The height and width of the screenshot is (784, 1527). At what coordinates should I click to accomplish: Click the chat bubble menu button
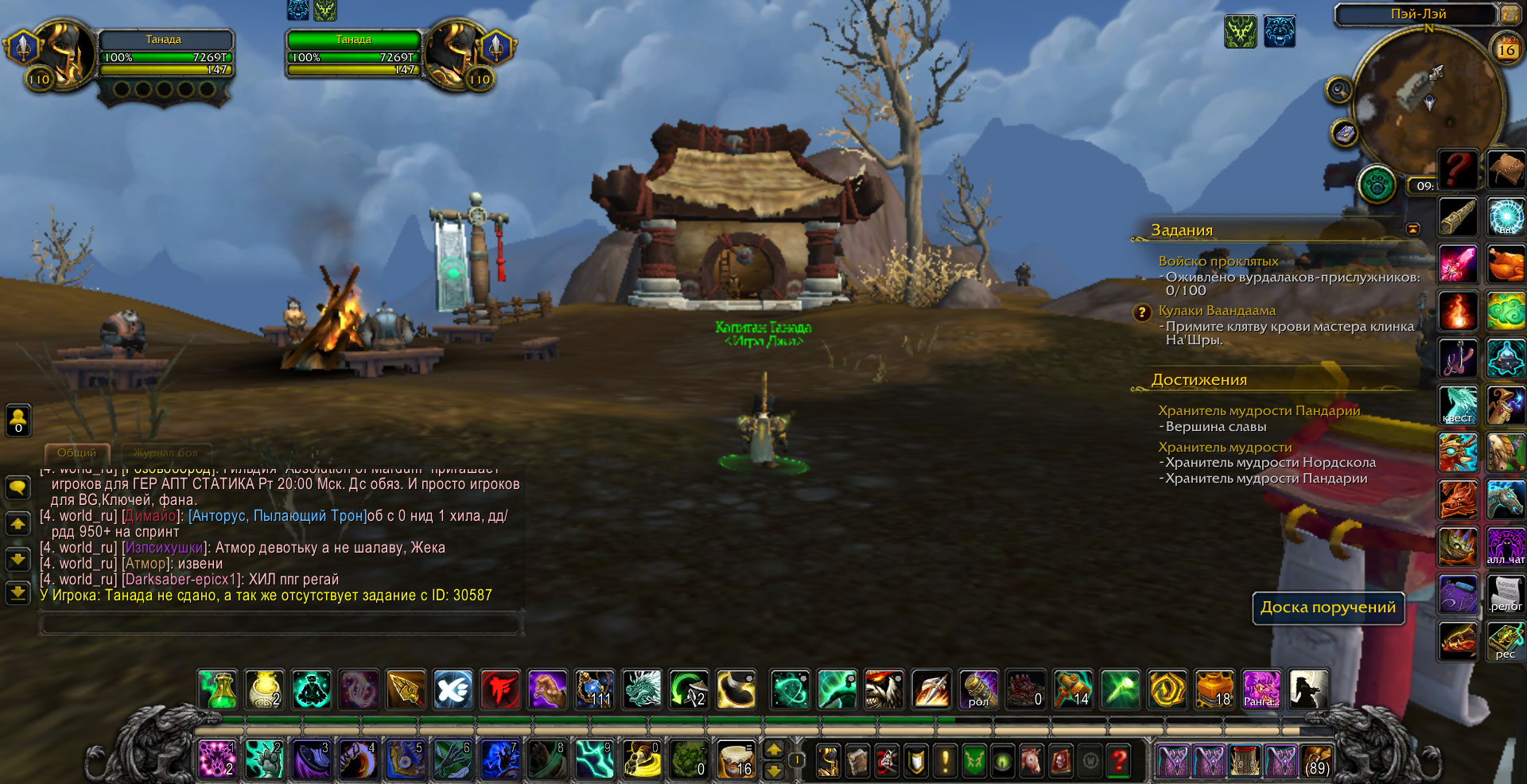17,487
